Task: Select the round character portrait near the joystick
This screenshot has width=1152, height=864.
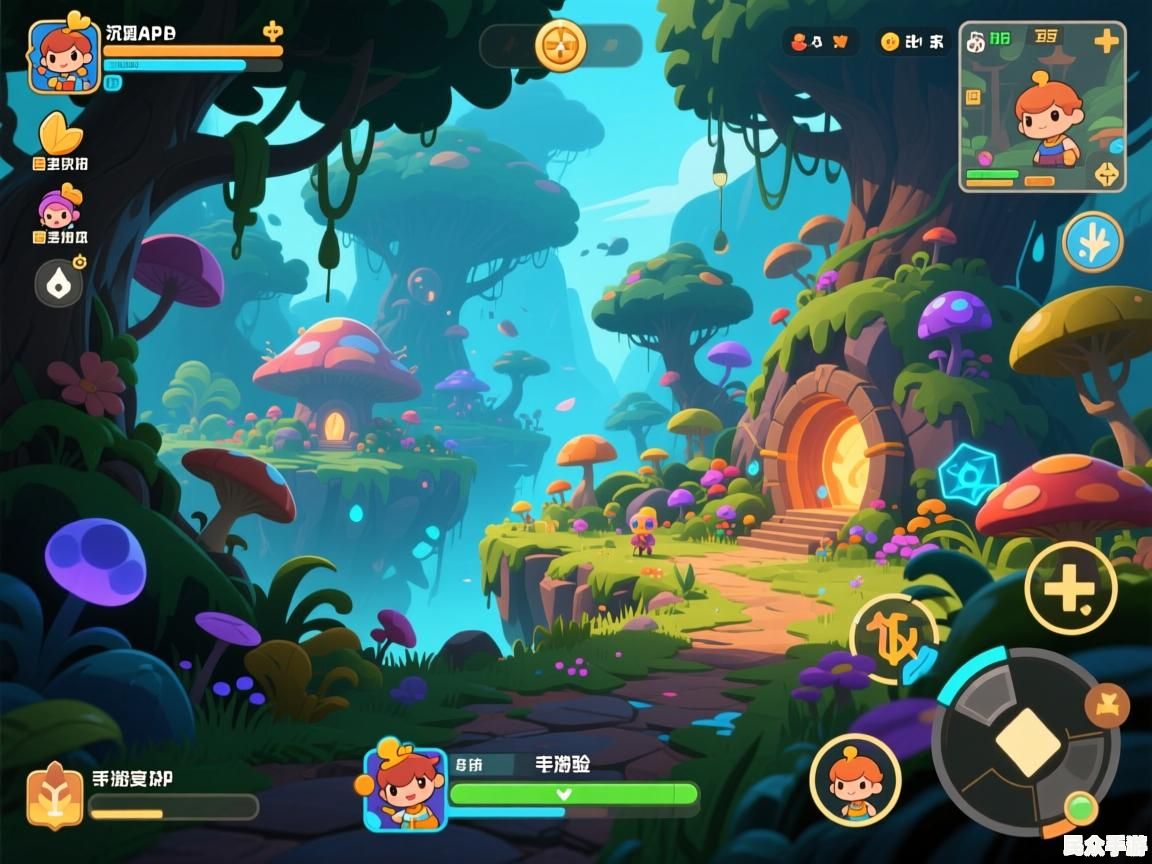Action: tap(855, 779)
